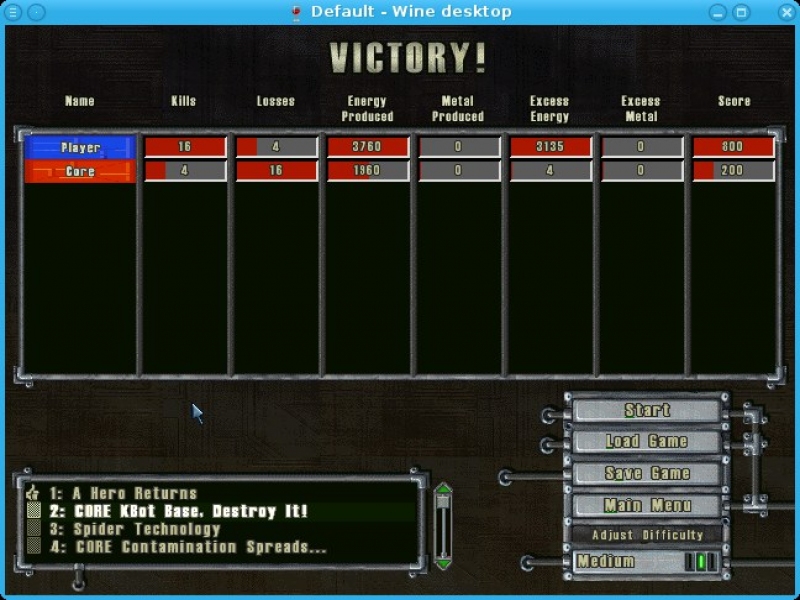Pick mission 4: CORE Contamination Spreads
This screenshot has height=600, width=800.
202,547
